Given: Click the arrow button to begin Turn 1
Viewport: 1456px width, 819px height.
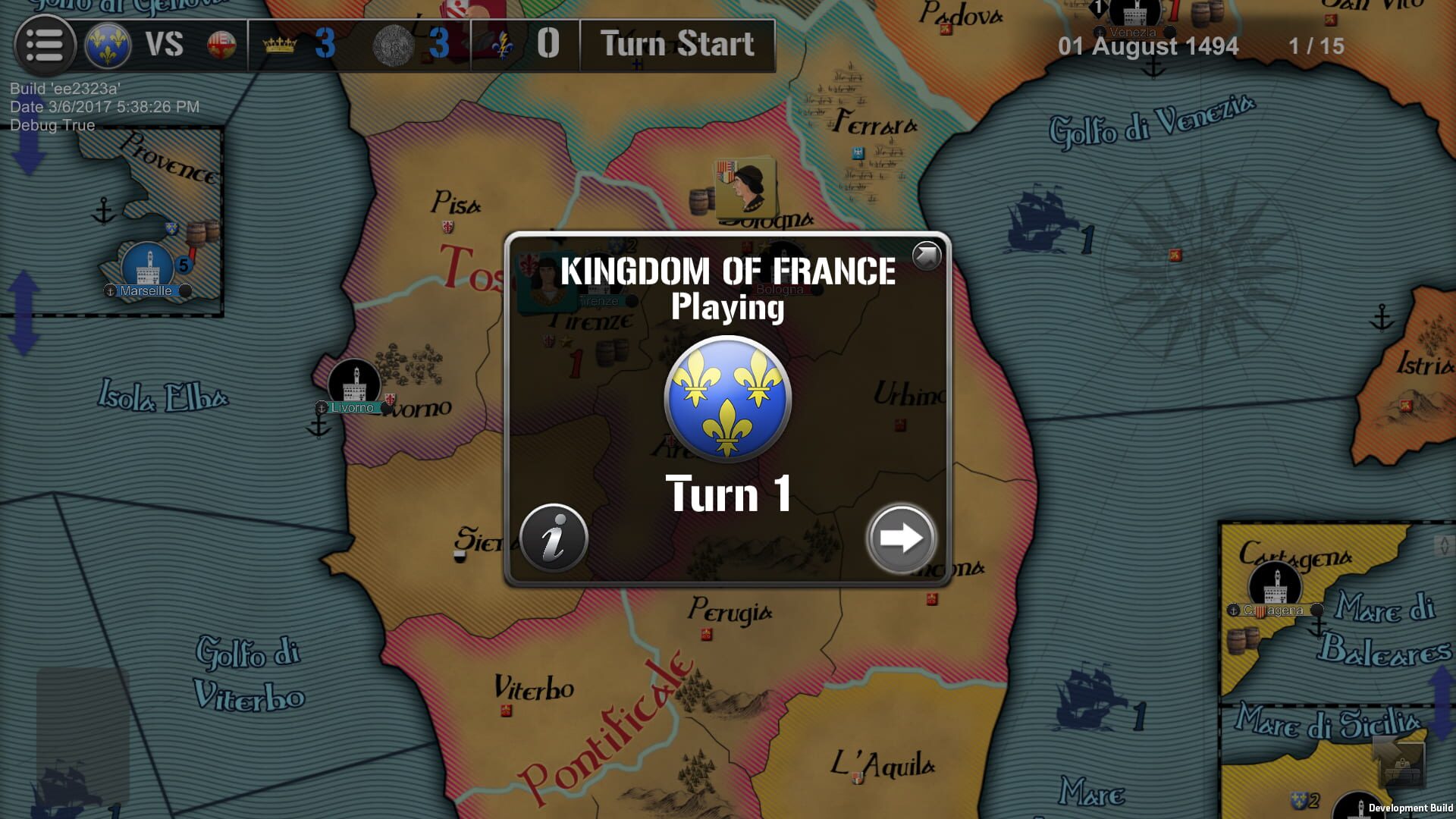Looking at the screenshot, I should point(901,537).
